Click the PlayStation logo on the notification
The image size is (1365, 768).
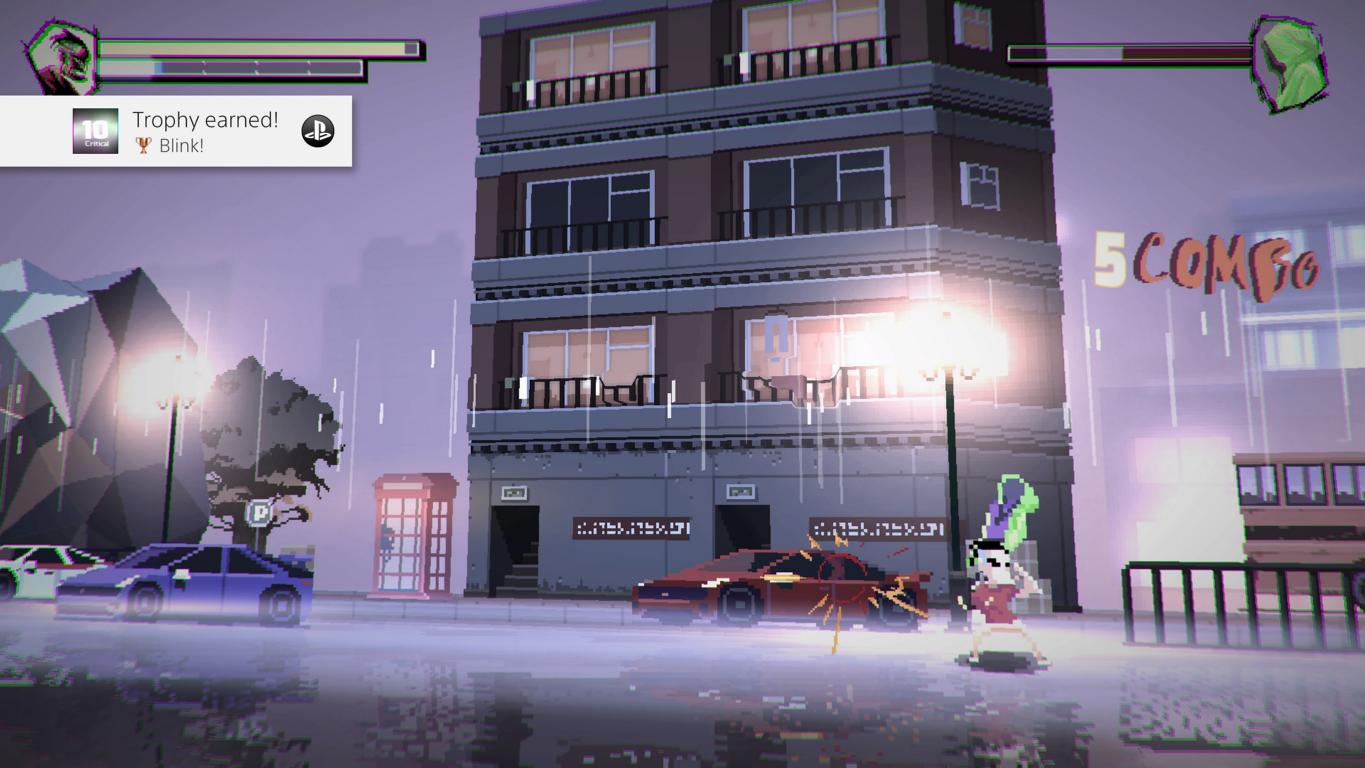[x=318, y=131]
